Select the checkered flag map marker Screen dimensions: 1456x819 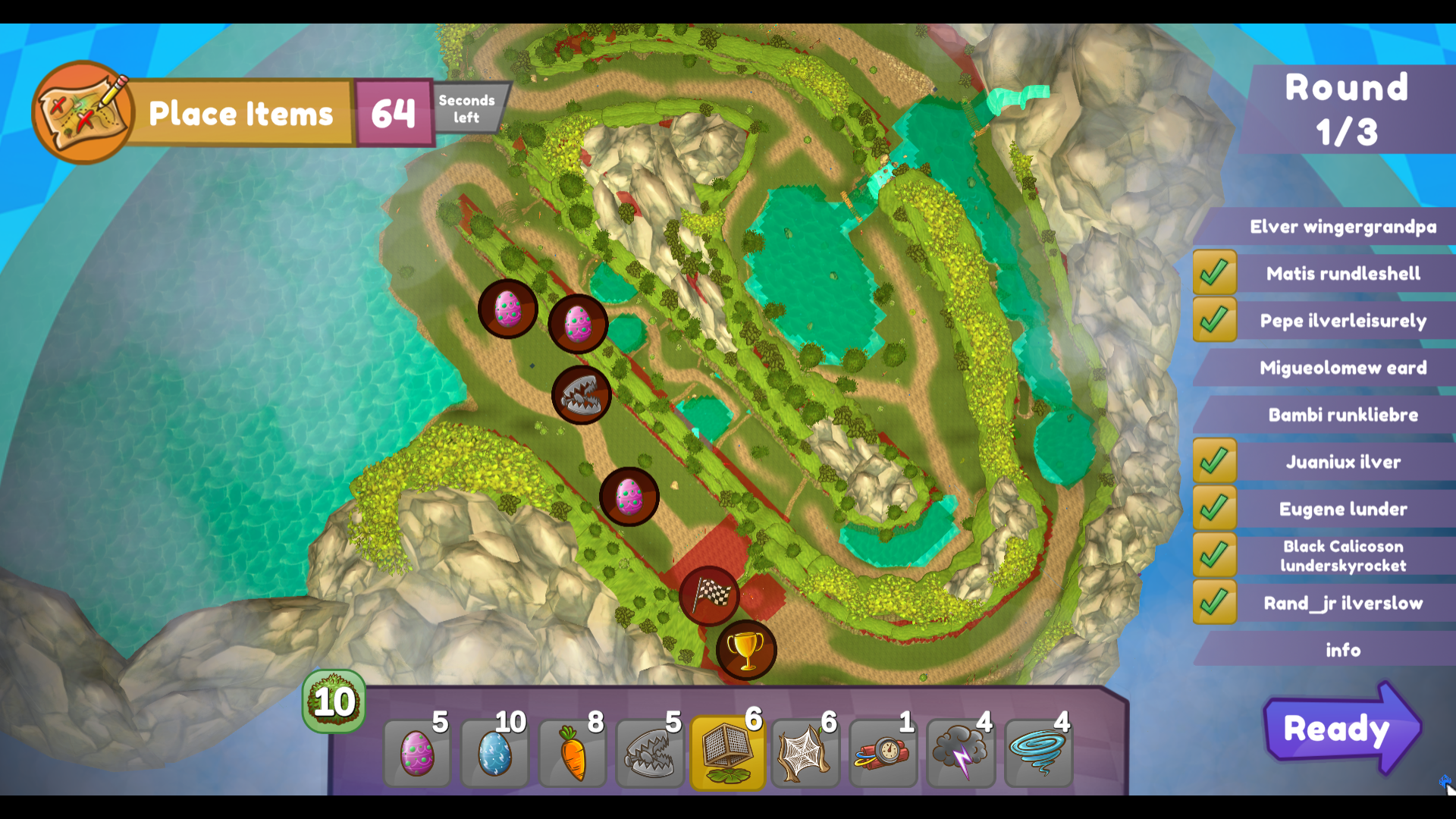(709, 596)
